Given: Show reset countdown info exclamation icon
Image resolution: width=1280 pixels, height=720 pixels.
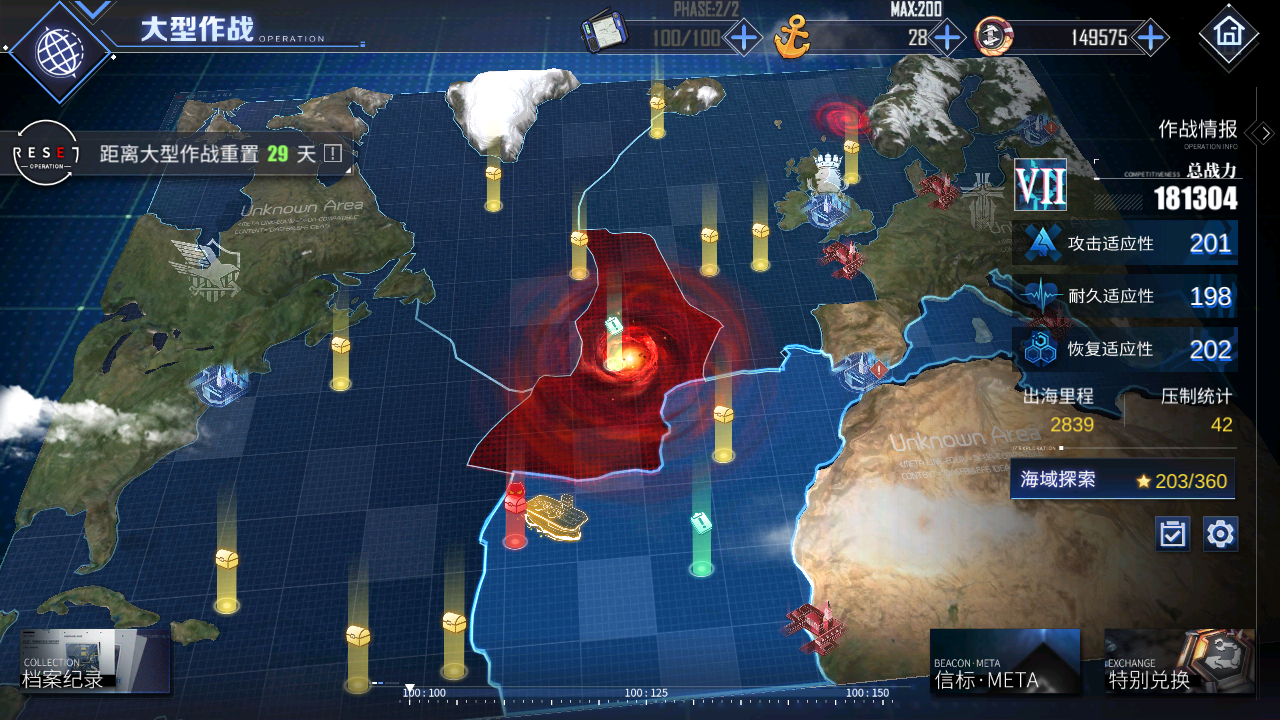Looking at the screenshot, I should (332, 154).
